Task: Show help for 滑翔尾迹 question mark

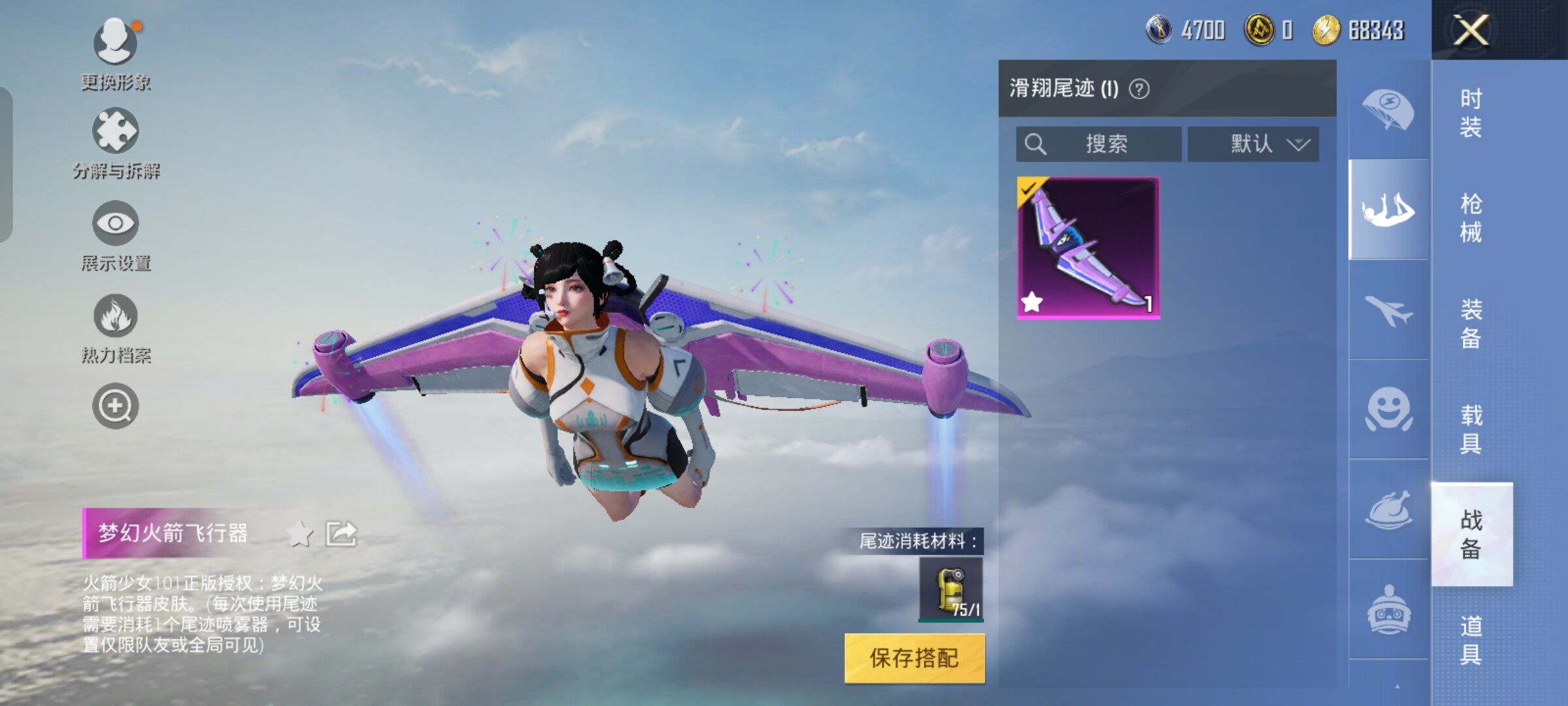Action: (1139, 89)
